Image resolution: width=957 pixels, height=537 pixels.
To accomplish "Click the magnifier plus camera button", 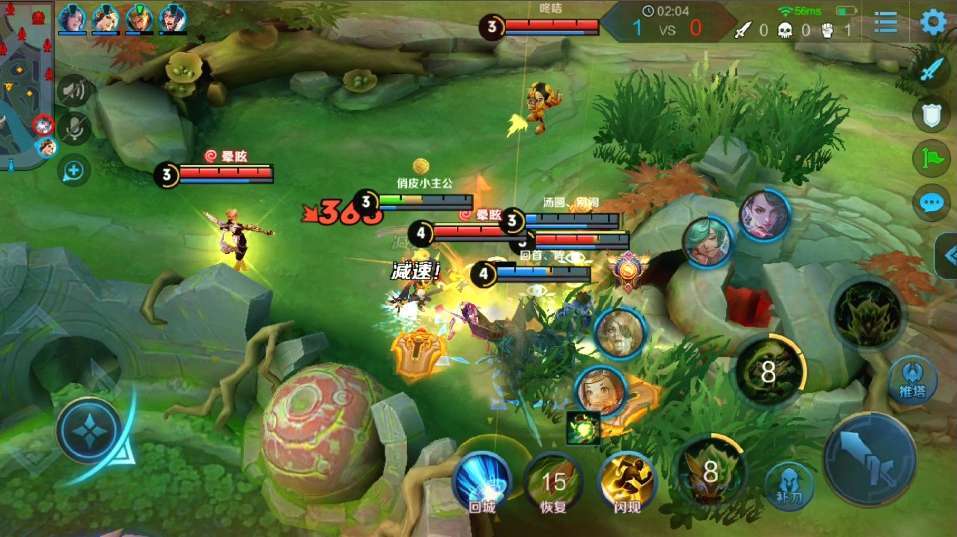I will (x=73, y=171).
